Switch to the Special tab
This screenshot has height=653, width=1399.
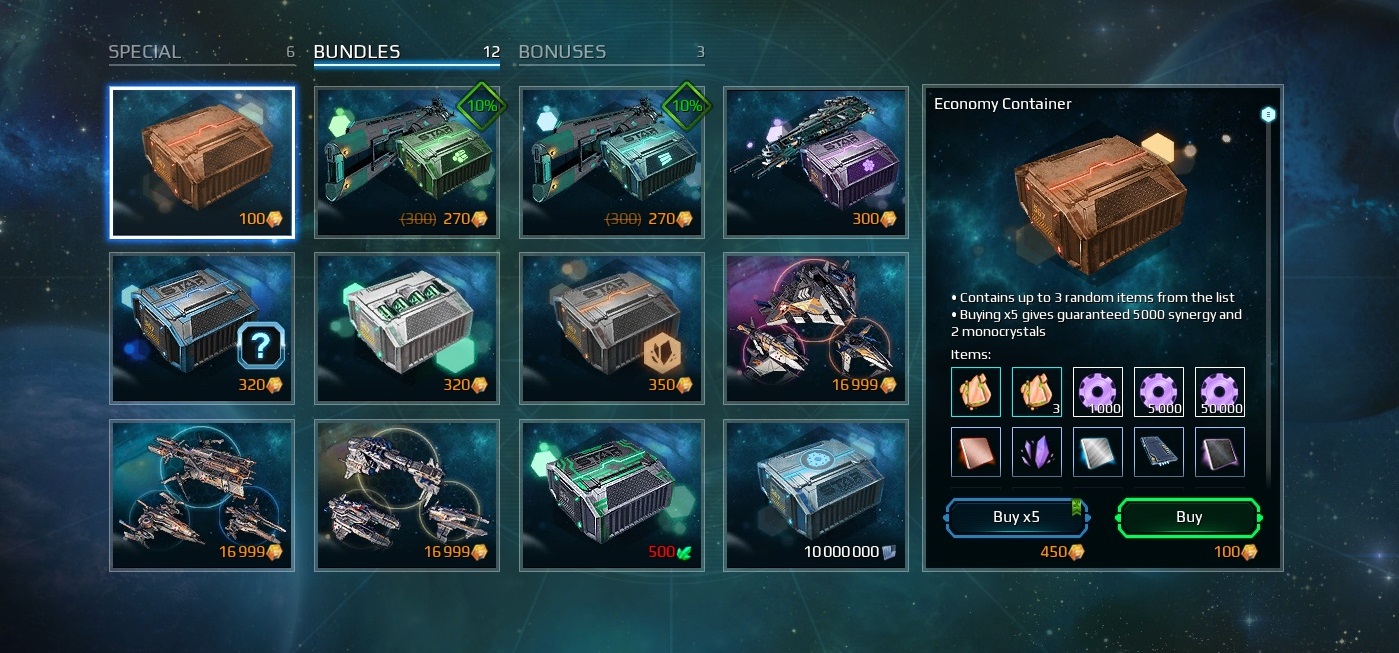[145, 52]
